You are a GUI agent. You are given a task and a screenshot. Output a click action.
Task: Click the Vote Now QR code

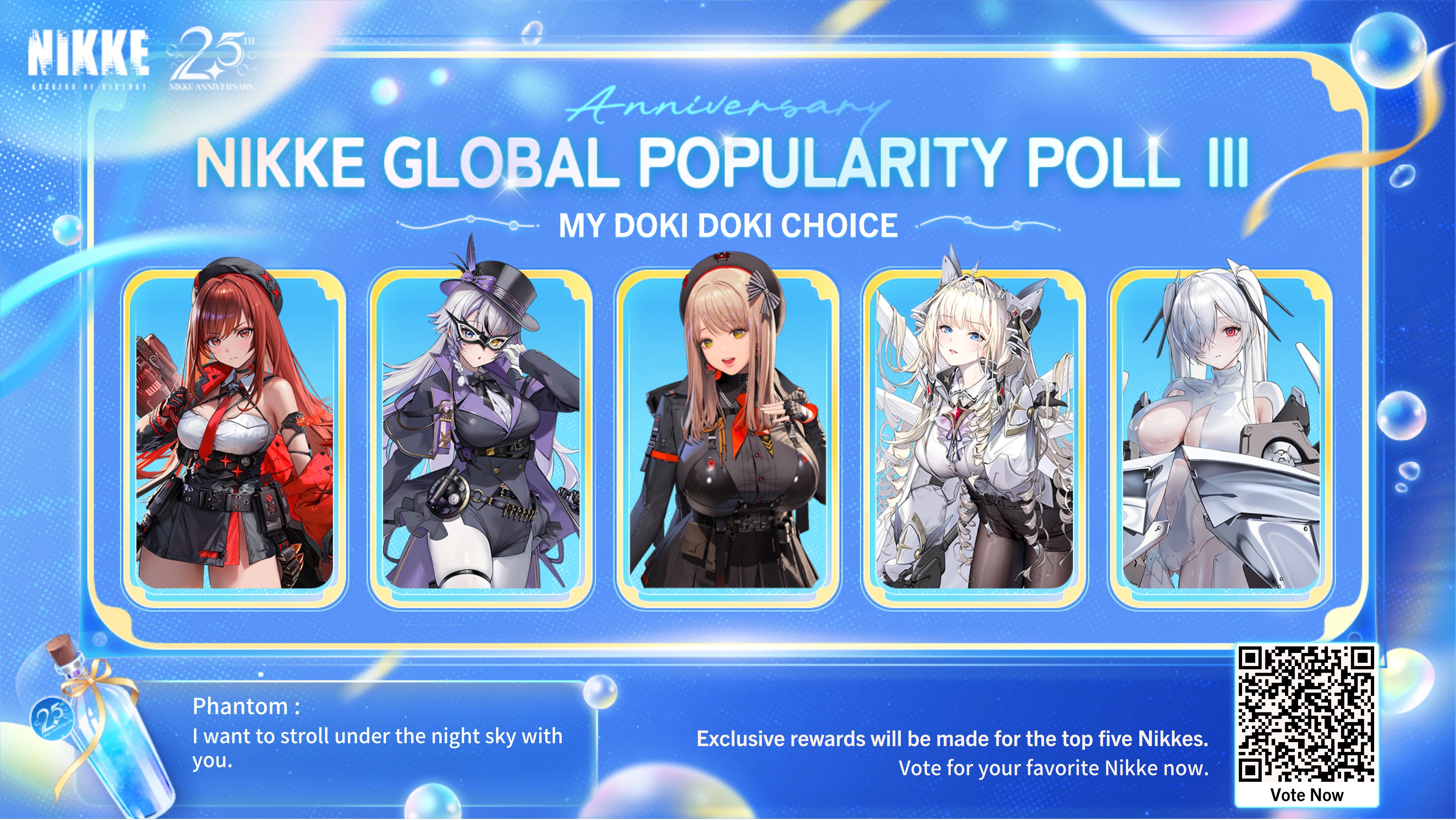(x=1306, y=716)
